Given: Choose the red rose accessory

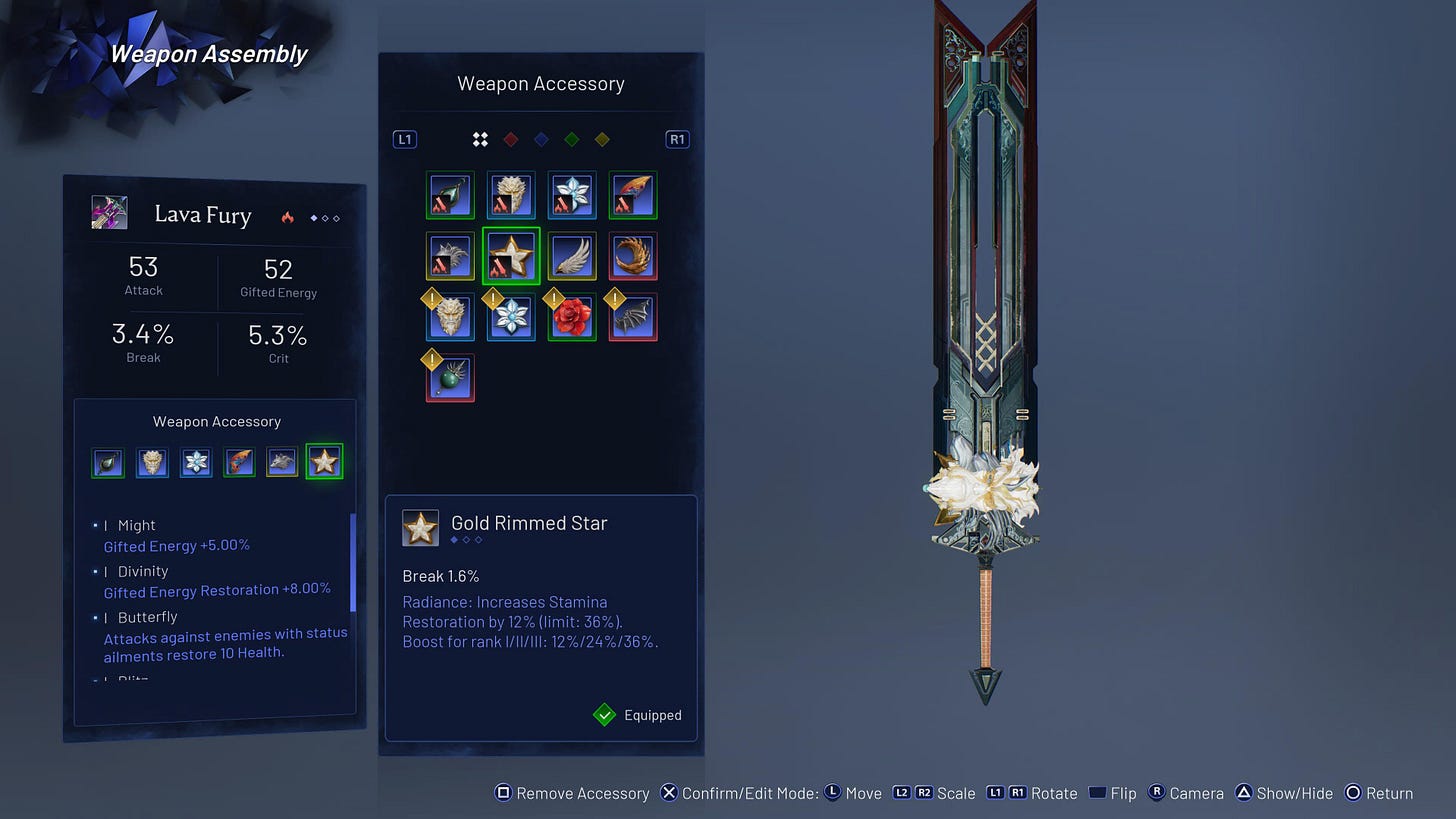Looking at the screenshot, I should click(572, 317).
